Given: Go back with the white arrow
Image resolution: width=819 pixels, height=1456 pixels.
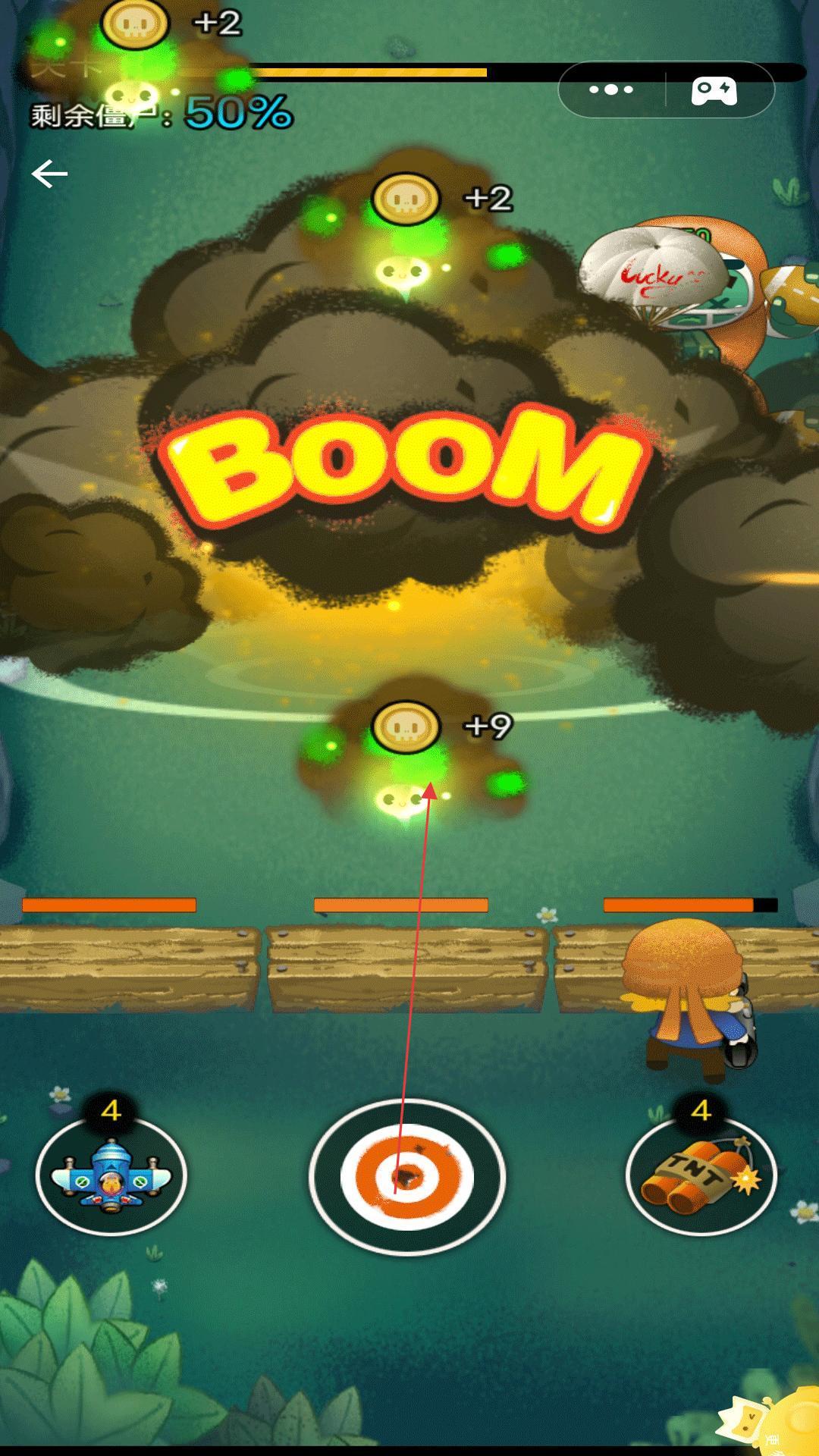Looking at the screenshot, I should (50, 174).
